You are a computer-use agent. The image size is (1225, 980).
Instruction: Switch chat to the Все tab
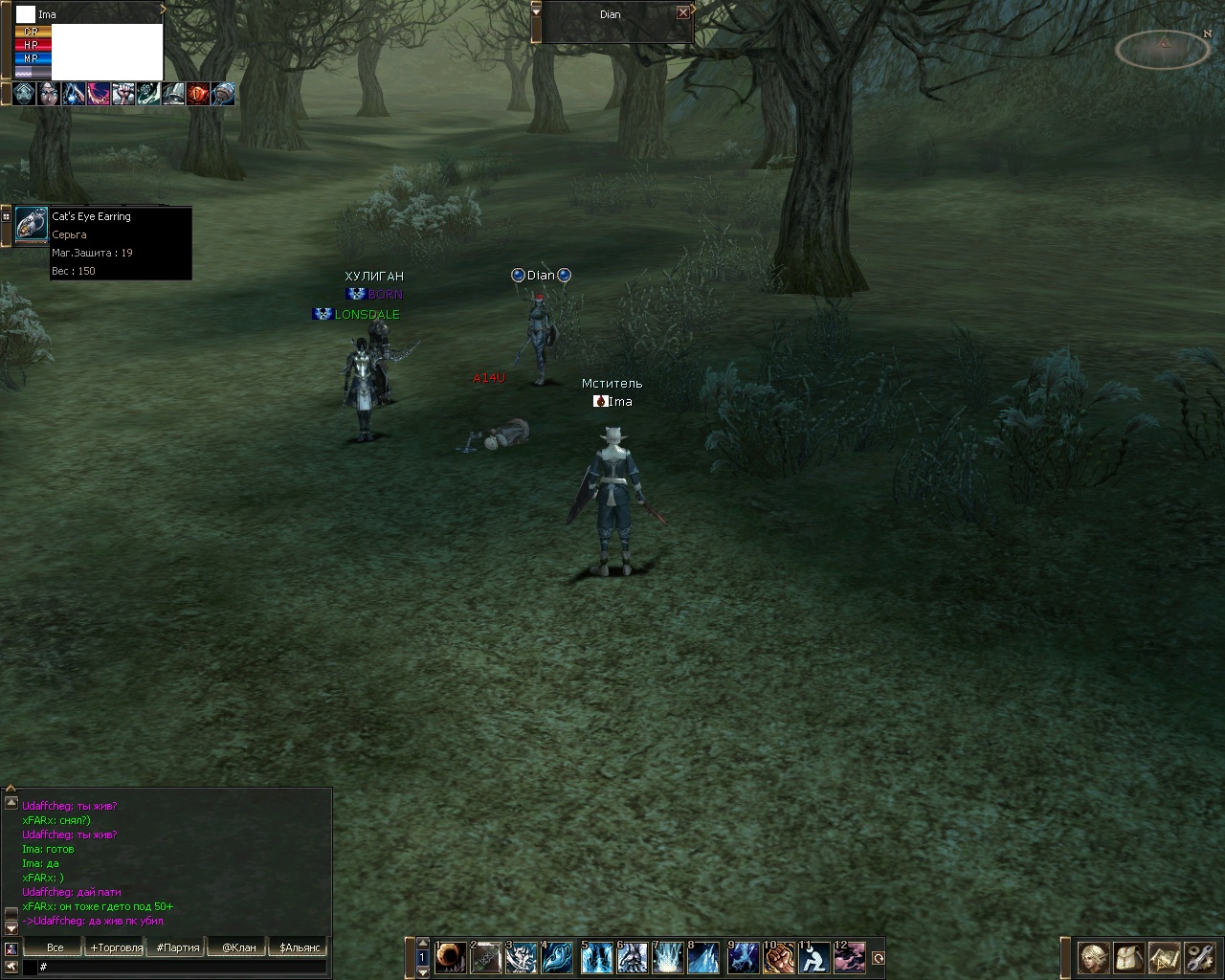[x=56, y=947]
